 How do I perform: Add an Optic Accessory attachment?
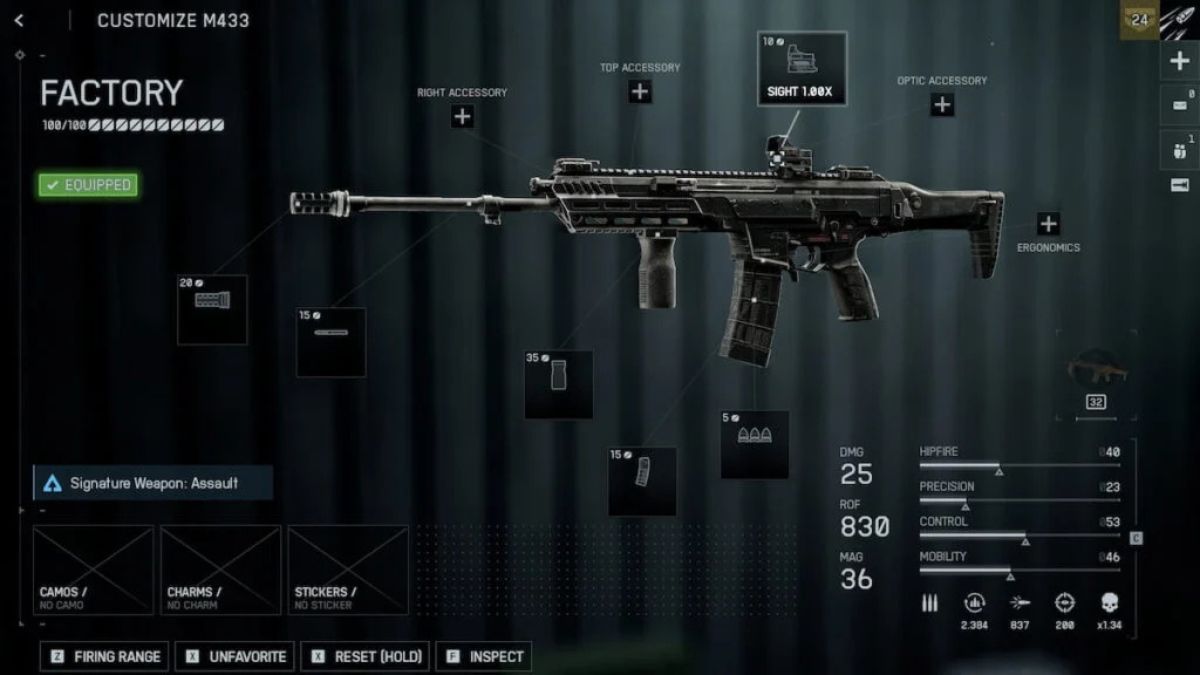pyautogui.click(x=942, y=105)
